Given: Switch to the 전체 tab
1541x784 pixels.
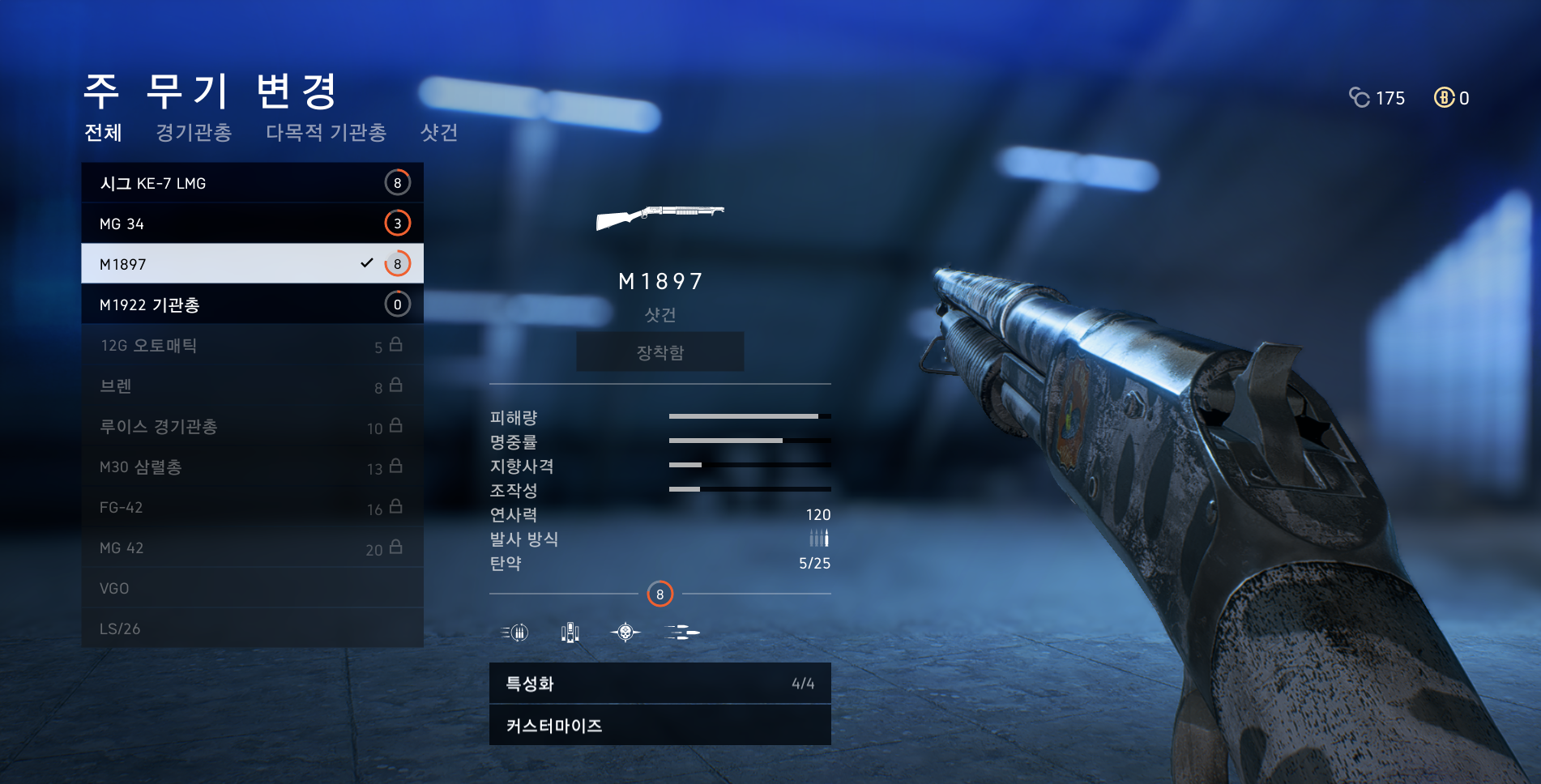Looking at the screenshot, I should (x=103, y=132).
